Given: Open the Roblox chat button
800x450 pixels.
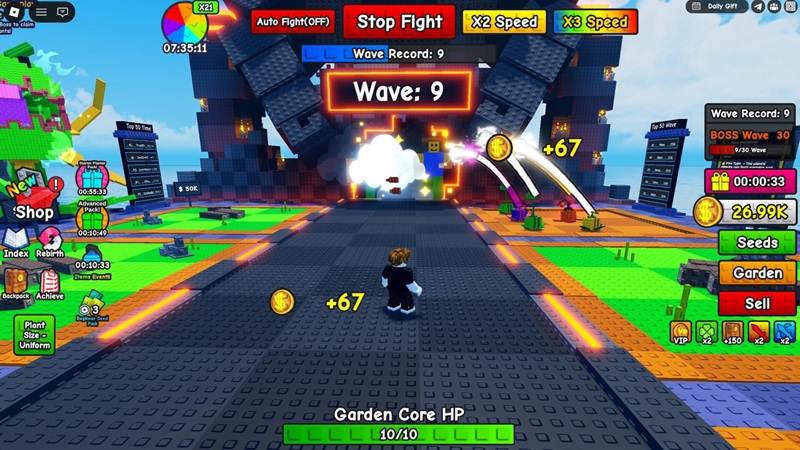Looking at the screenshot, I should pyautogui.click(x=63, y=12).
